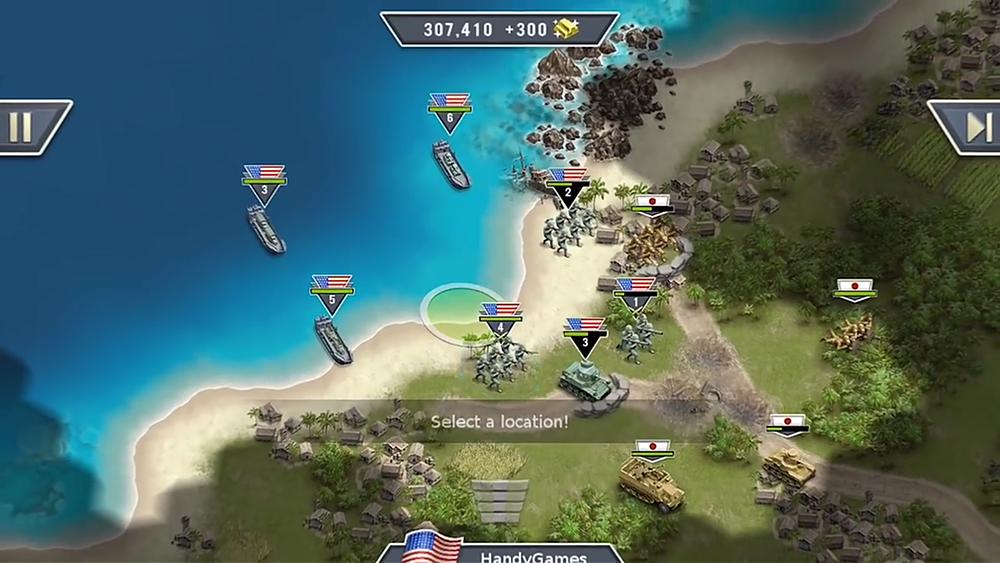Choose the US landing ship with strength 3
The width and height of the screenshot is (1000, 563).
coord(266,228)
